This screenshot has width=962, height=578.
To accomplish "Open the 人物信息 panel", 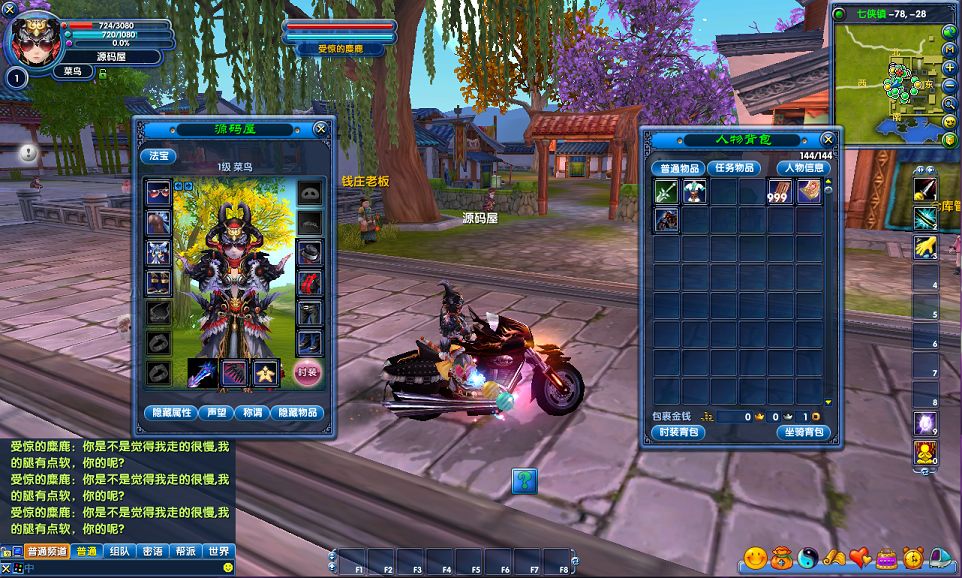I will (x=802, y=168).
